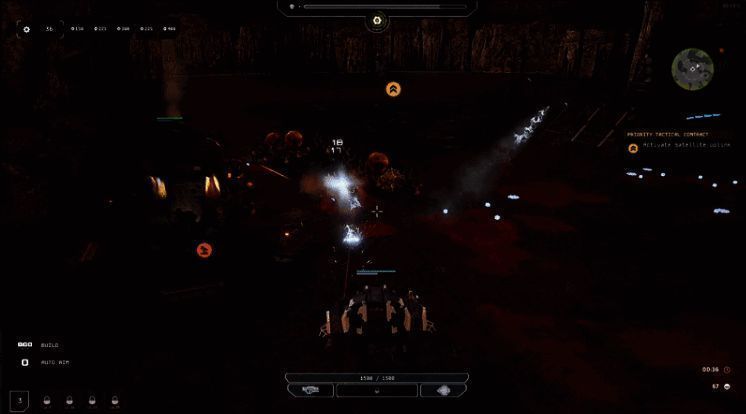Select the left weapon slot
Image resolution: width=746 pixels, height=414 pixels.
[x=310, y=391]
